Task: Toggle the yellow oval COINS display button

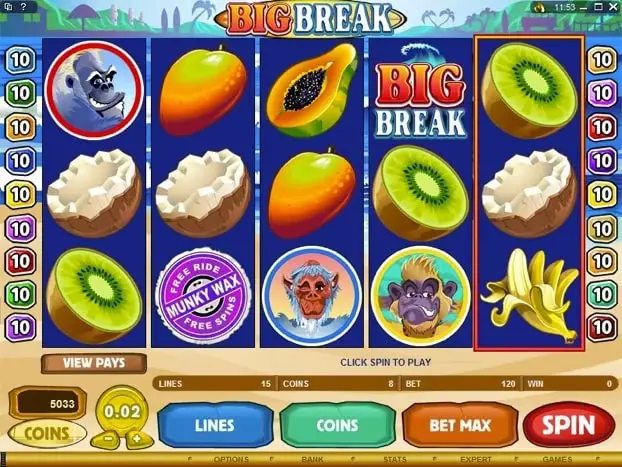Action: coord(46,433)
